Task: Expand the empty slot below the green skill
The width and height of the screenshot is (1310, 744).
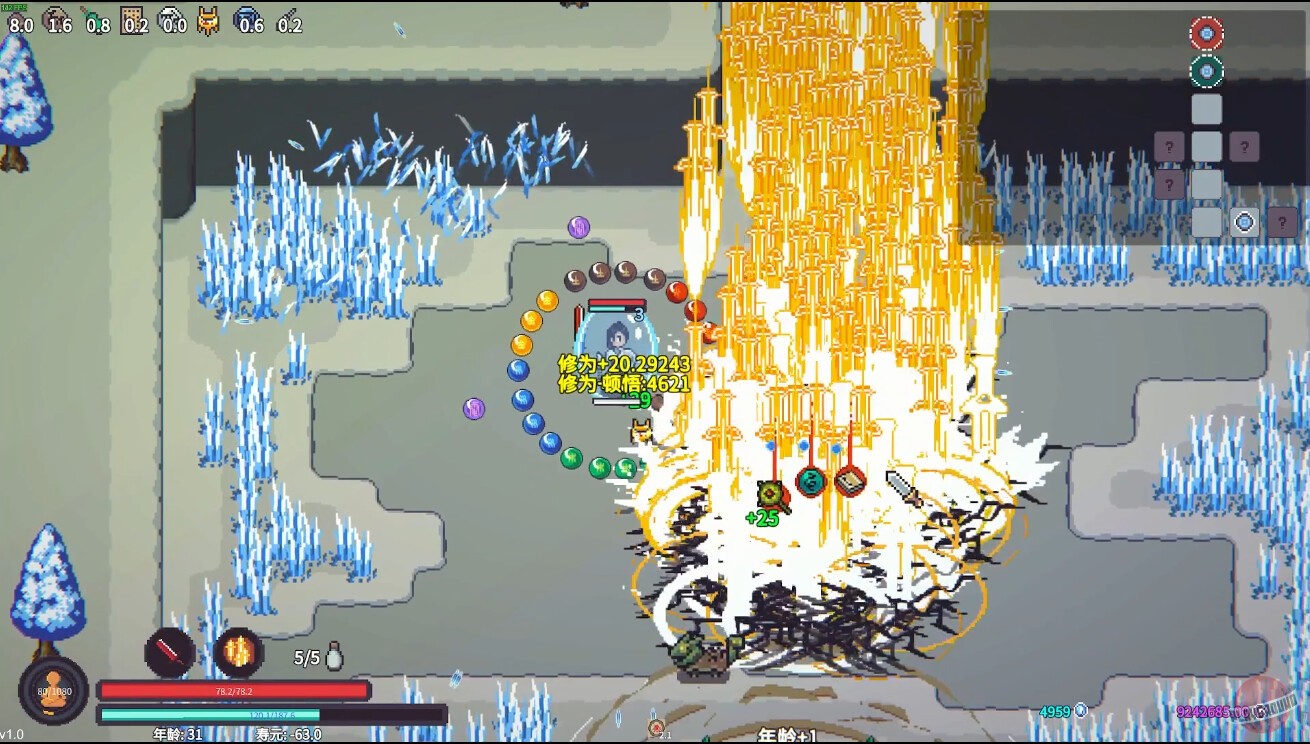Action: [x=1207, y=108]
